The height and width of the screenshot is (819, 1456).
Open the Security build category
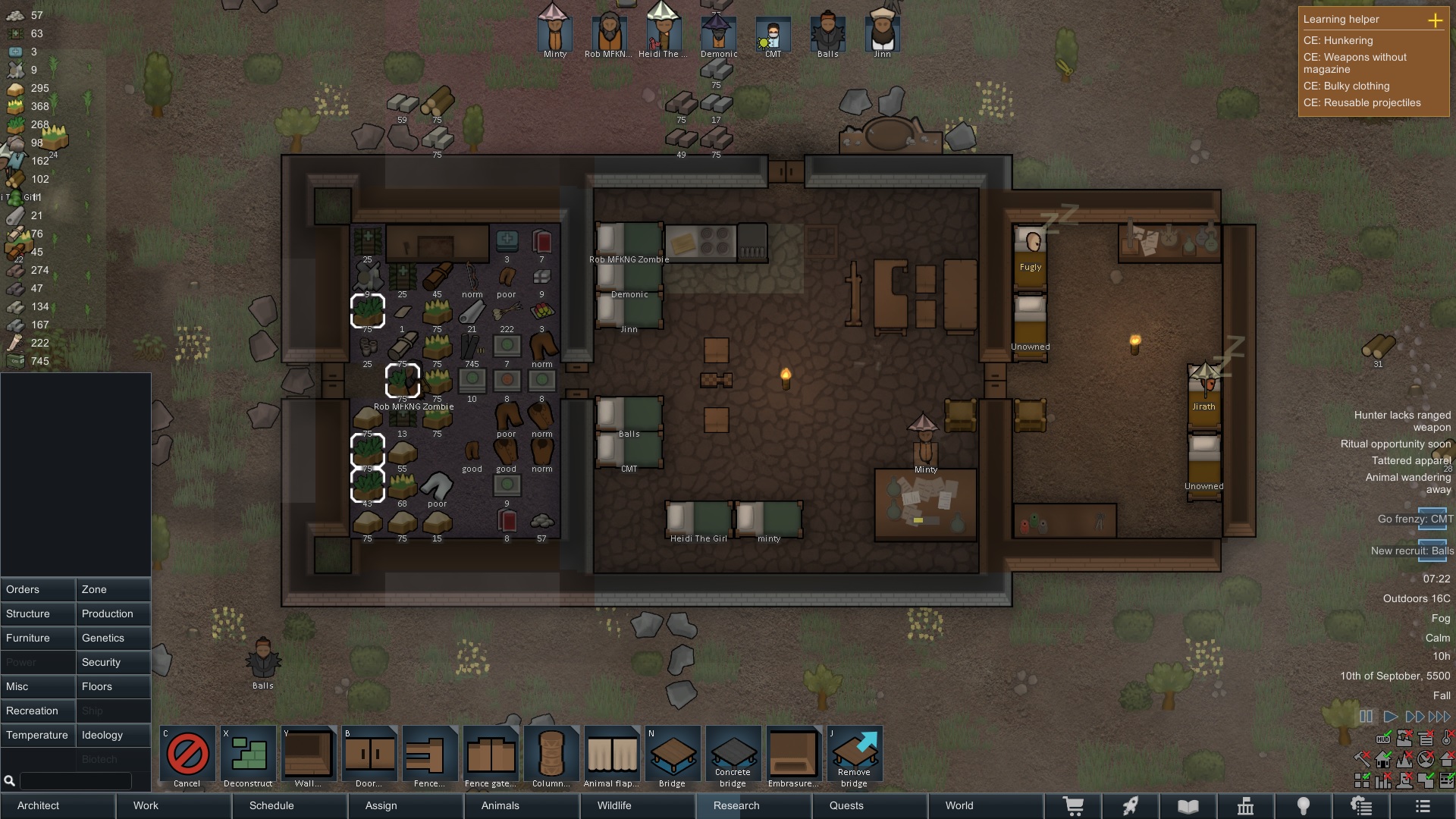click(x=113, y=662)
